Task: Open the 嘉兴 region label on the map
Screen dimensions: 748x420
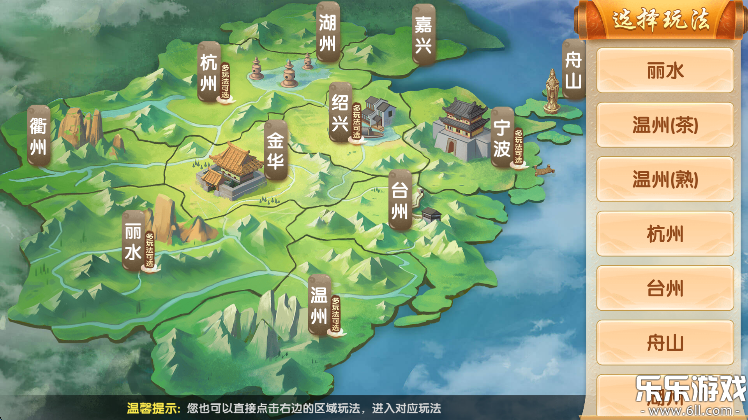Action: coord(425,33)
